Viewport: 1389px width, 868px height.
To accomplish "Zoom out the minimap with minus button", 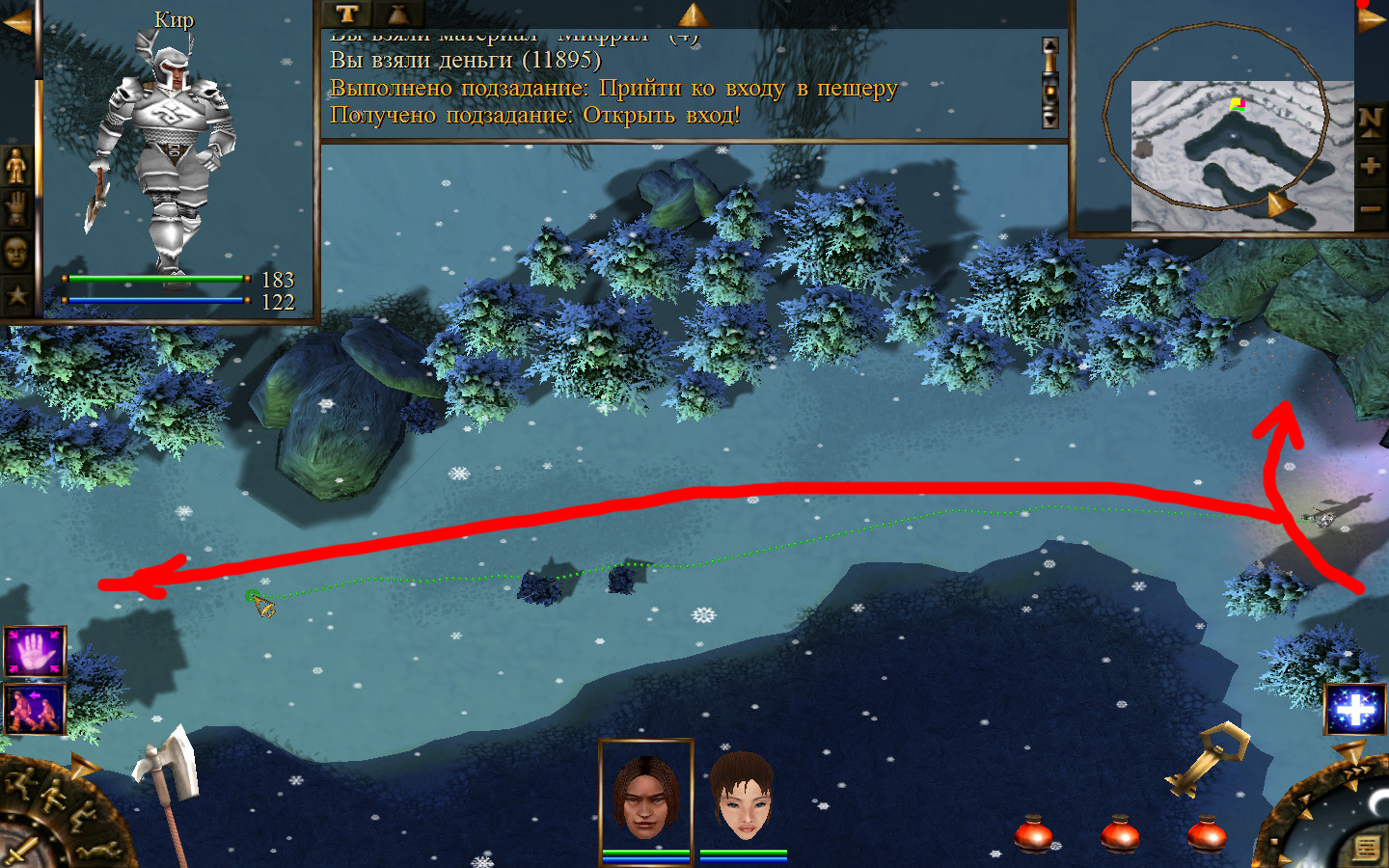I will [1371, 208].
